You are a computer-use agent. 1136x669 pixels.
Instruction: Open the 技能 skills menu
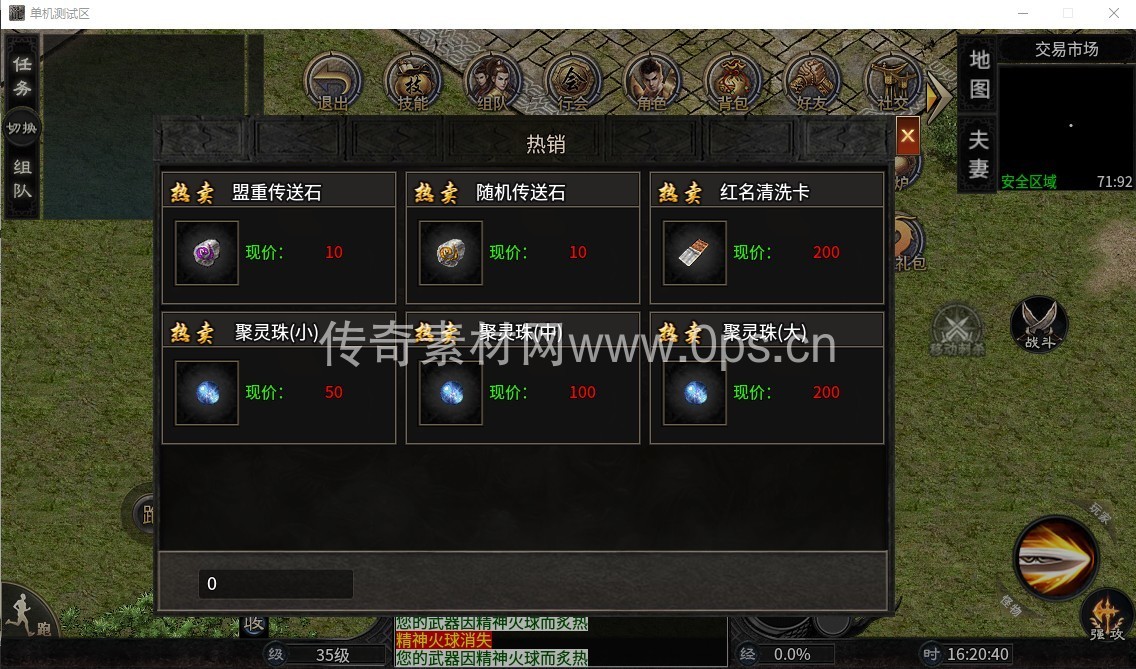point(412,82)
